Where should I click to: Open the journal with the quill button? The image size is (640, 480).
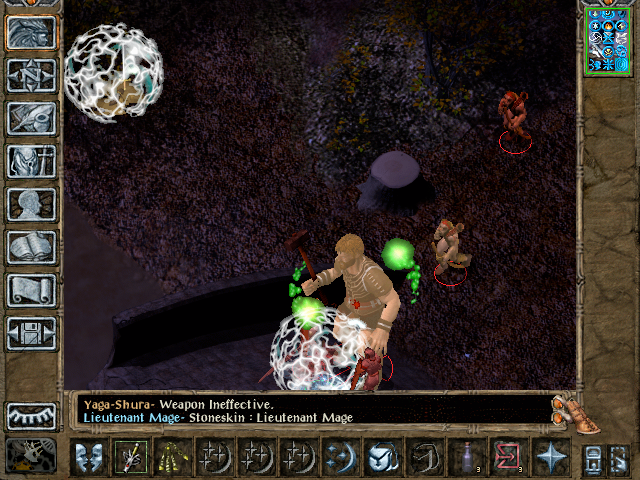pyautogui.click(x=32, y=118)
